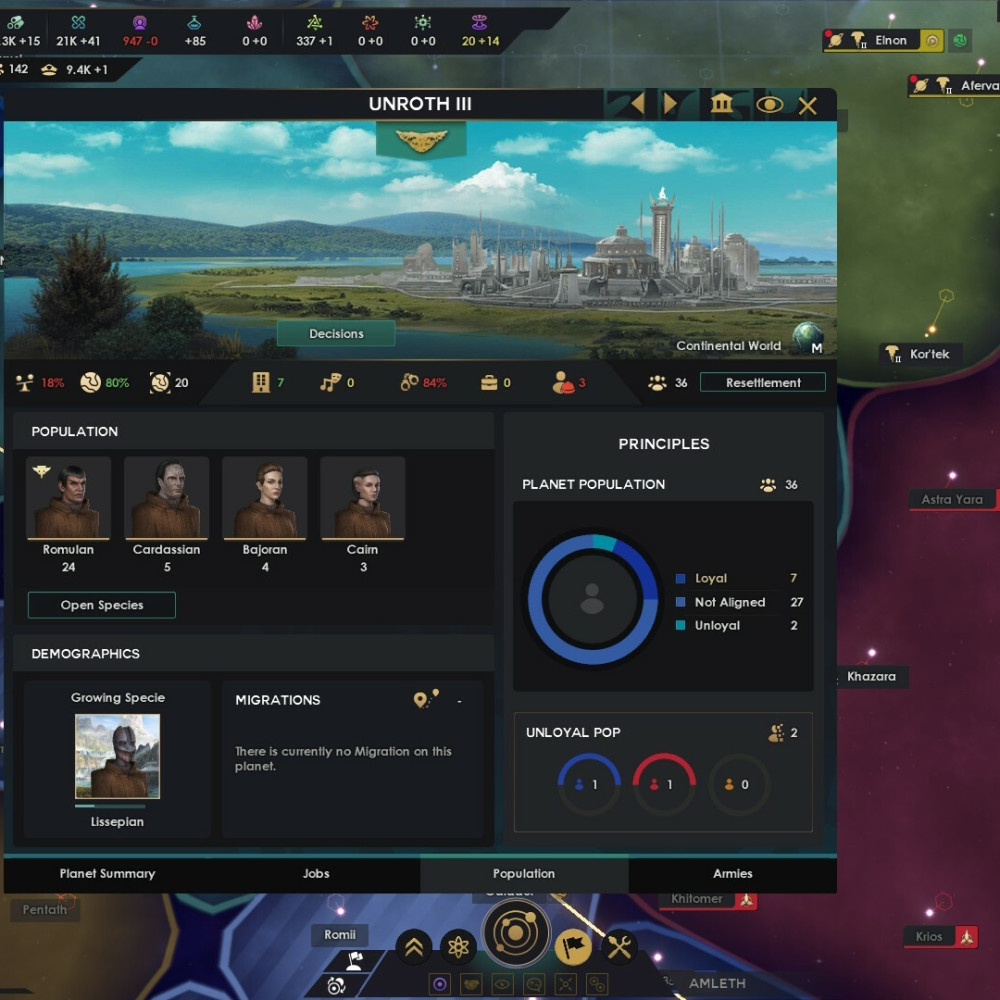Click the Khitomer system label on map
Screen dimensions: 1000x1000
click(697, 899)
